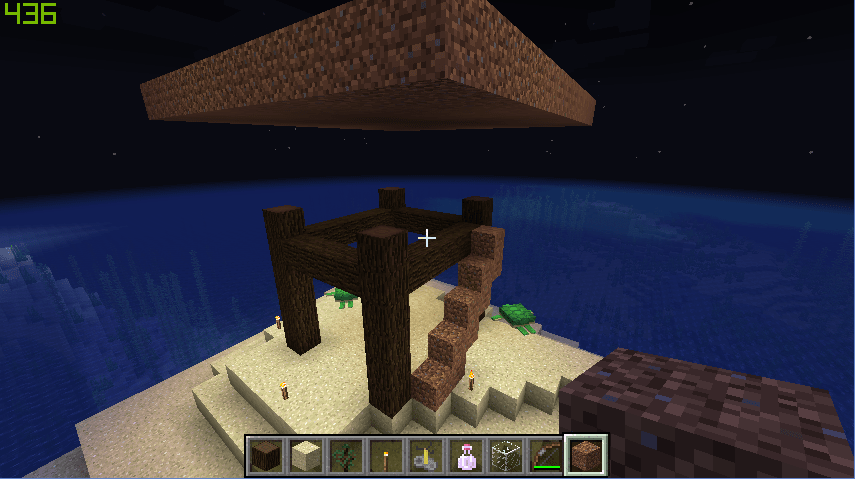The width and height of the screenshot is (855, 479).
Task: Select the sapling hotbar slot
Action: 347,456
